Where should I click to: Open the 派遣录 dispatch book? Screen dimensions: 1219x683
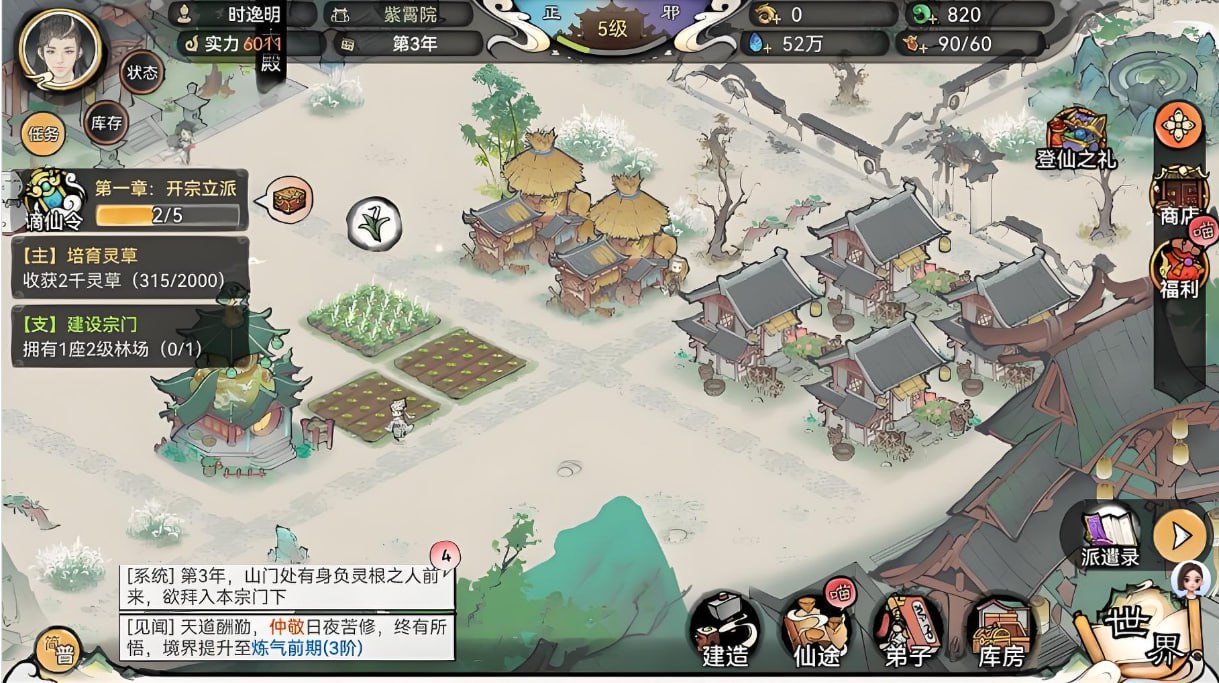click(x=1110, y=535)
